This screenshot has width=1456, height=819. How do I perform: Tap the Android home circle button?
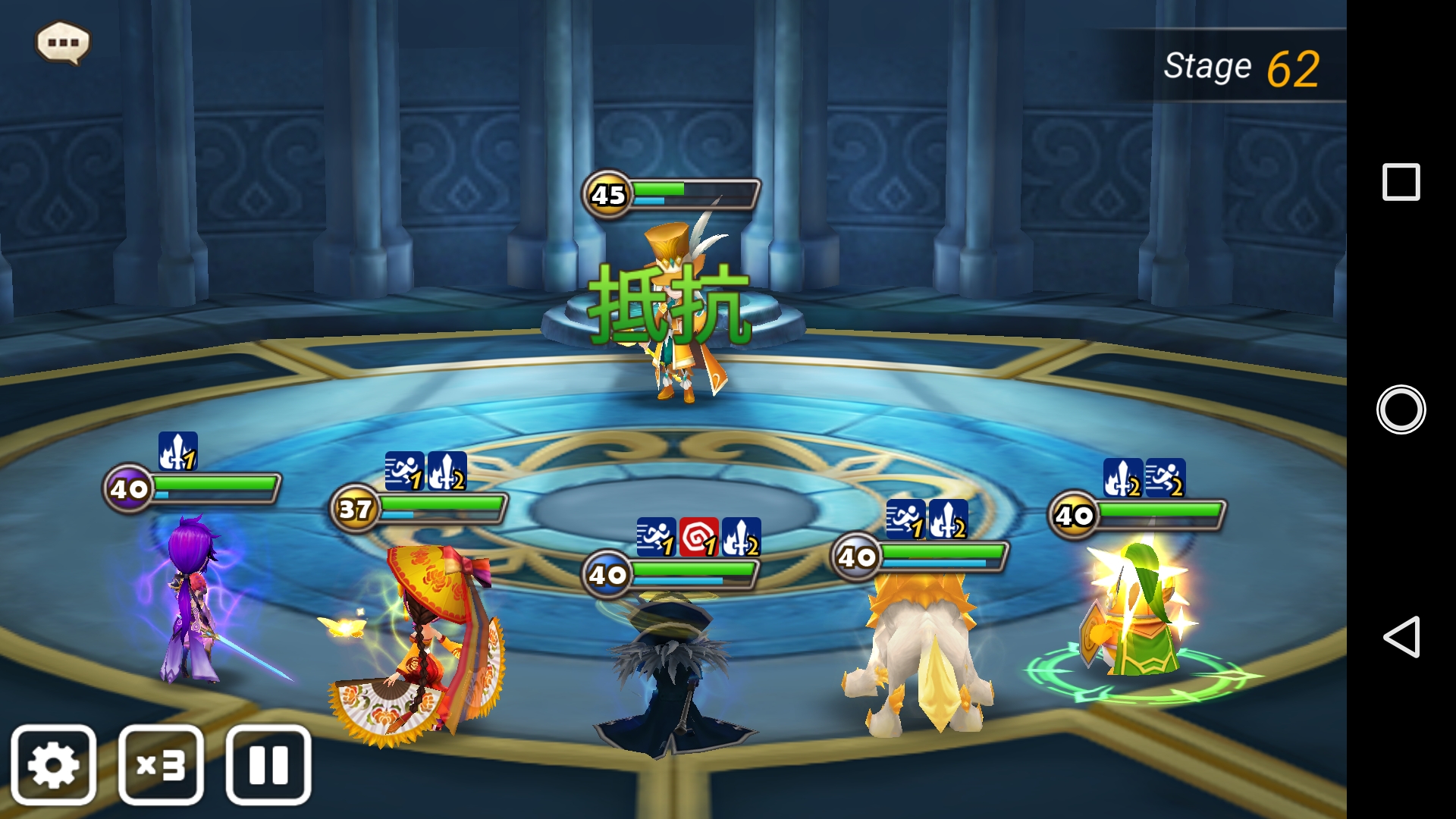pyautogui.click(x=1401, y=409)
